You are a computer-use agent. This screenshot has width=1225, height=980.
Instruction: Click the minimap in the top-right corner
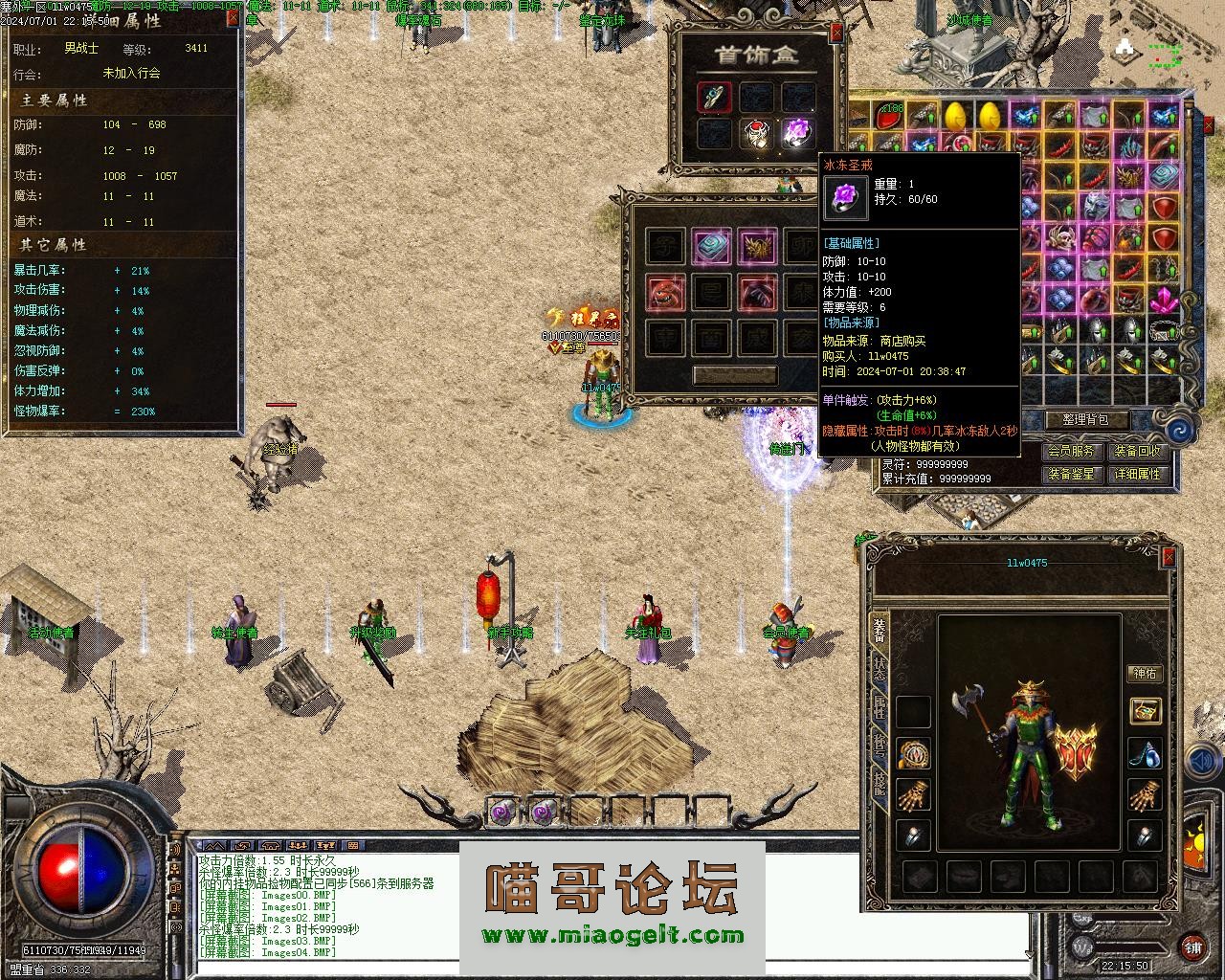click(1154, 53)
